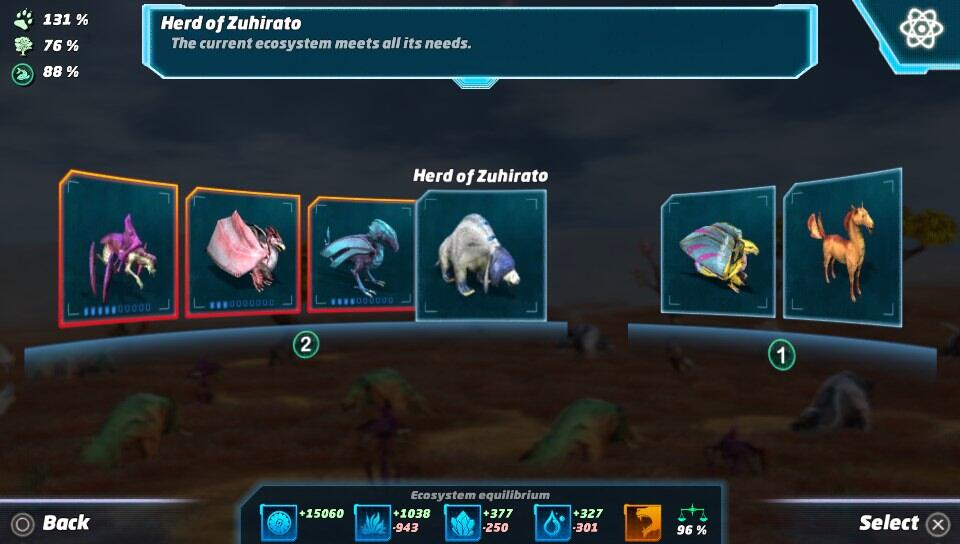Open the atom science menu icon

[920, 29]
